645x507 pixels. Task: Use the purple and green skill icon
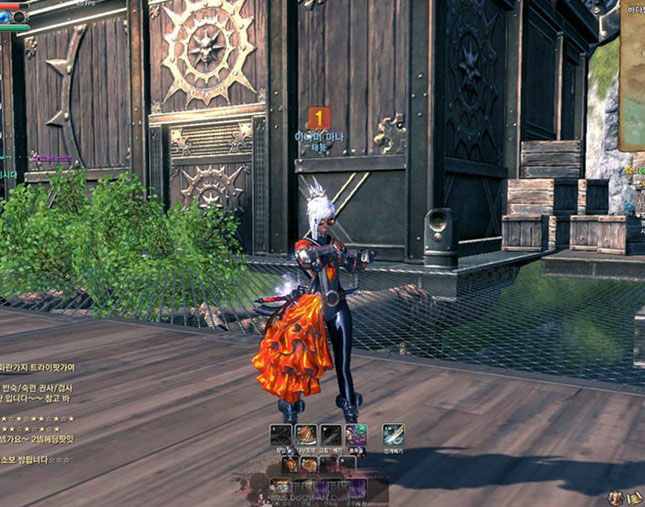pos(356,435)
